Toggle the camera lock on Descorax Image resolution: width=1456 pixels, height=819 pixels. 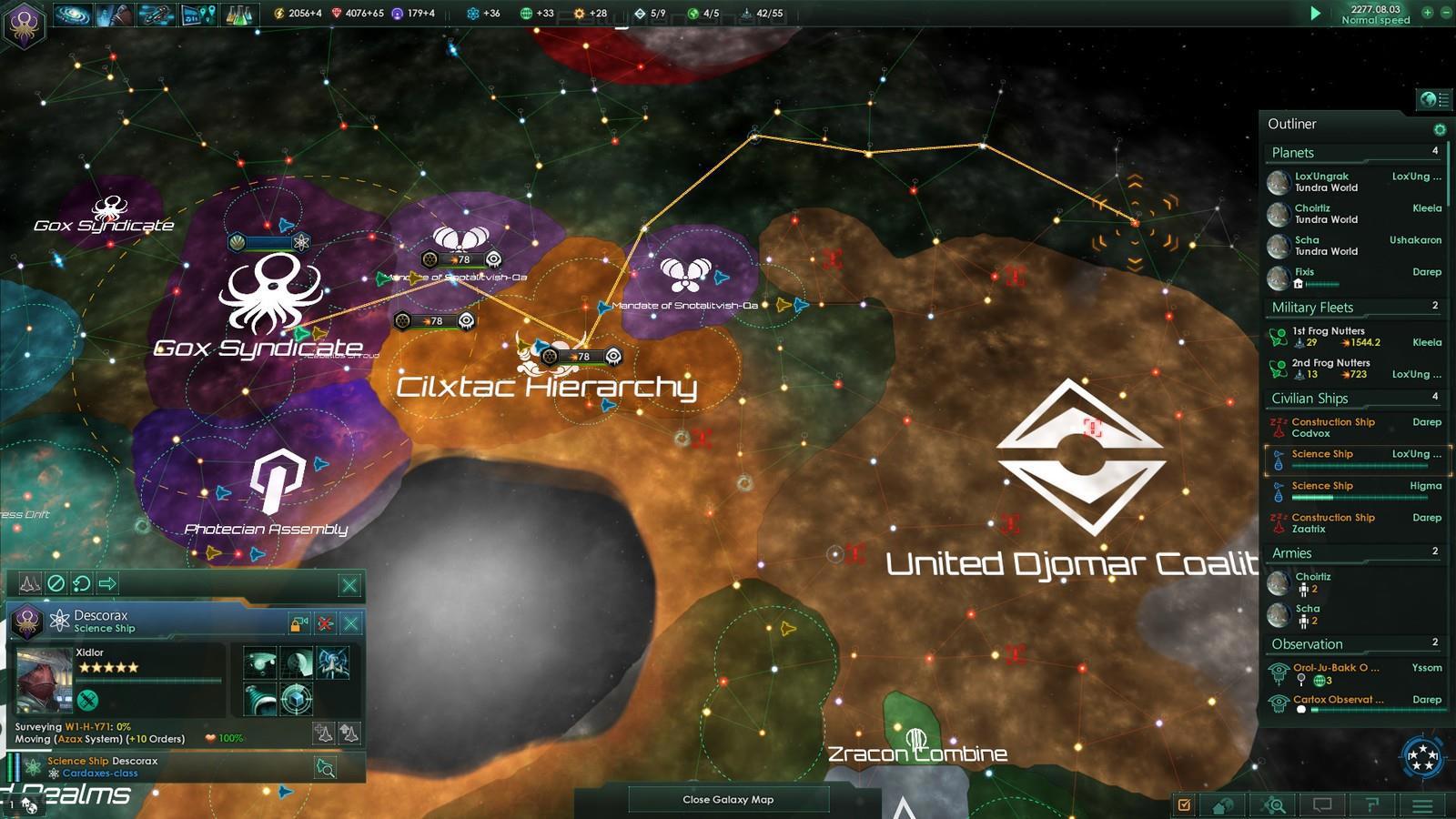[298, 623]
